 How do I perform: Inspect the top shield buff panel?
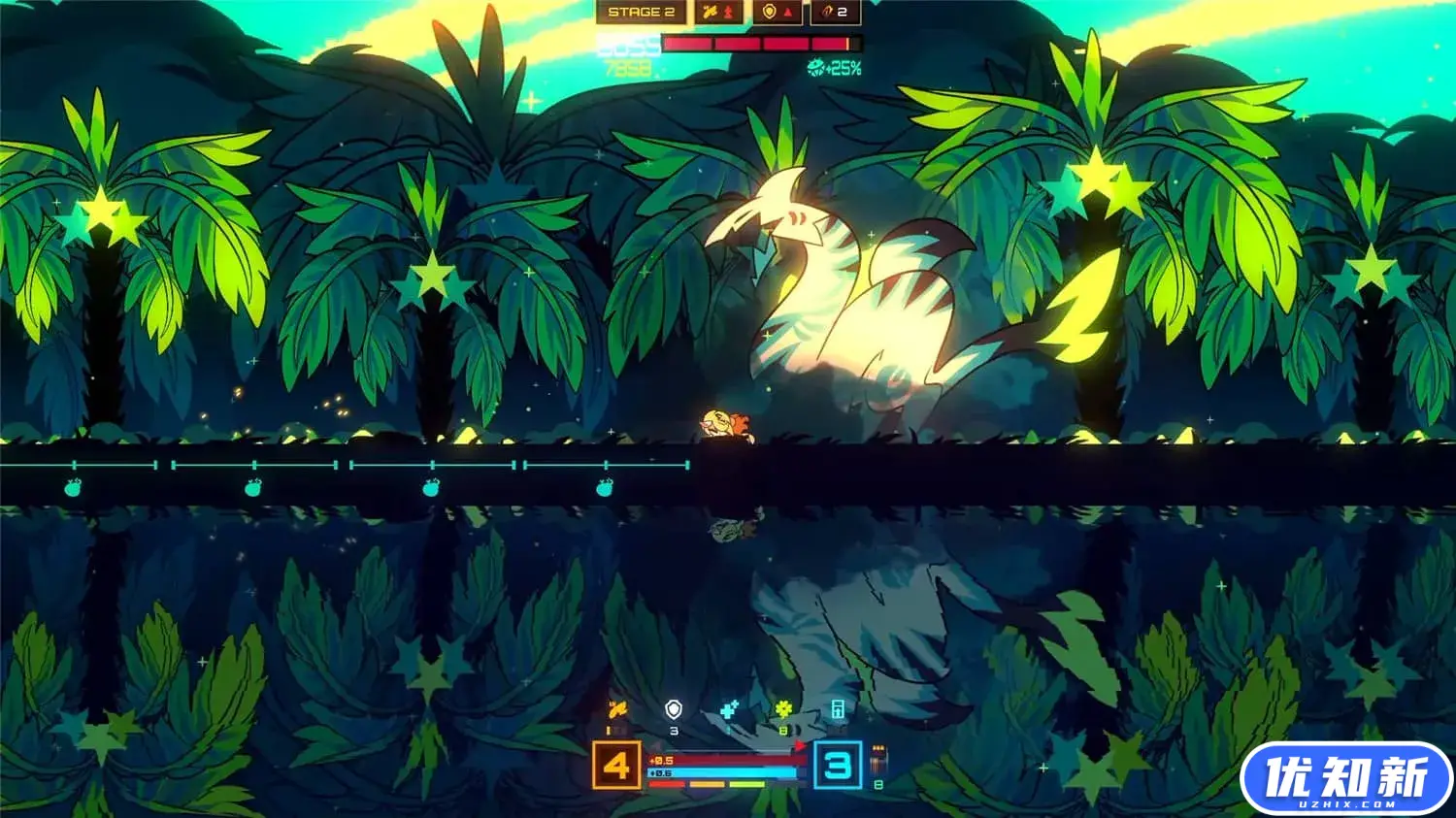pos(778,13)
